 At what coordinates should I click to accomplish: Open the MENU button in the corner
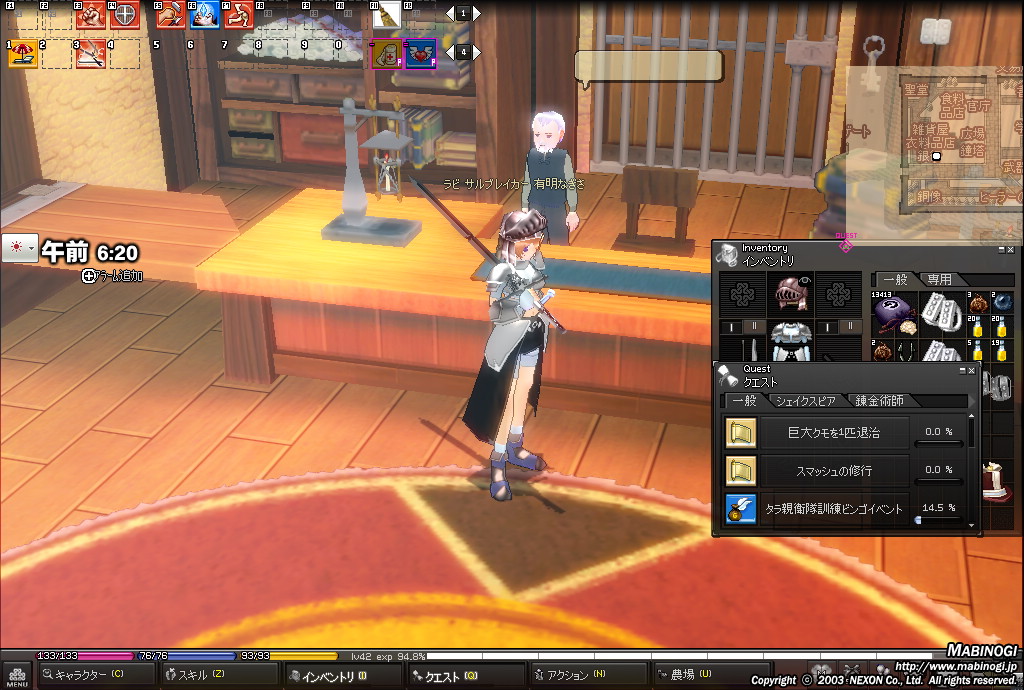coord(16,676)
